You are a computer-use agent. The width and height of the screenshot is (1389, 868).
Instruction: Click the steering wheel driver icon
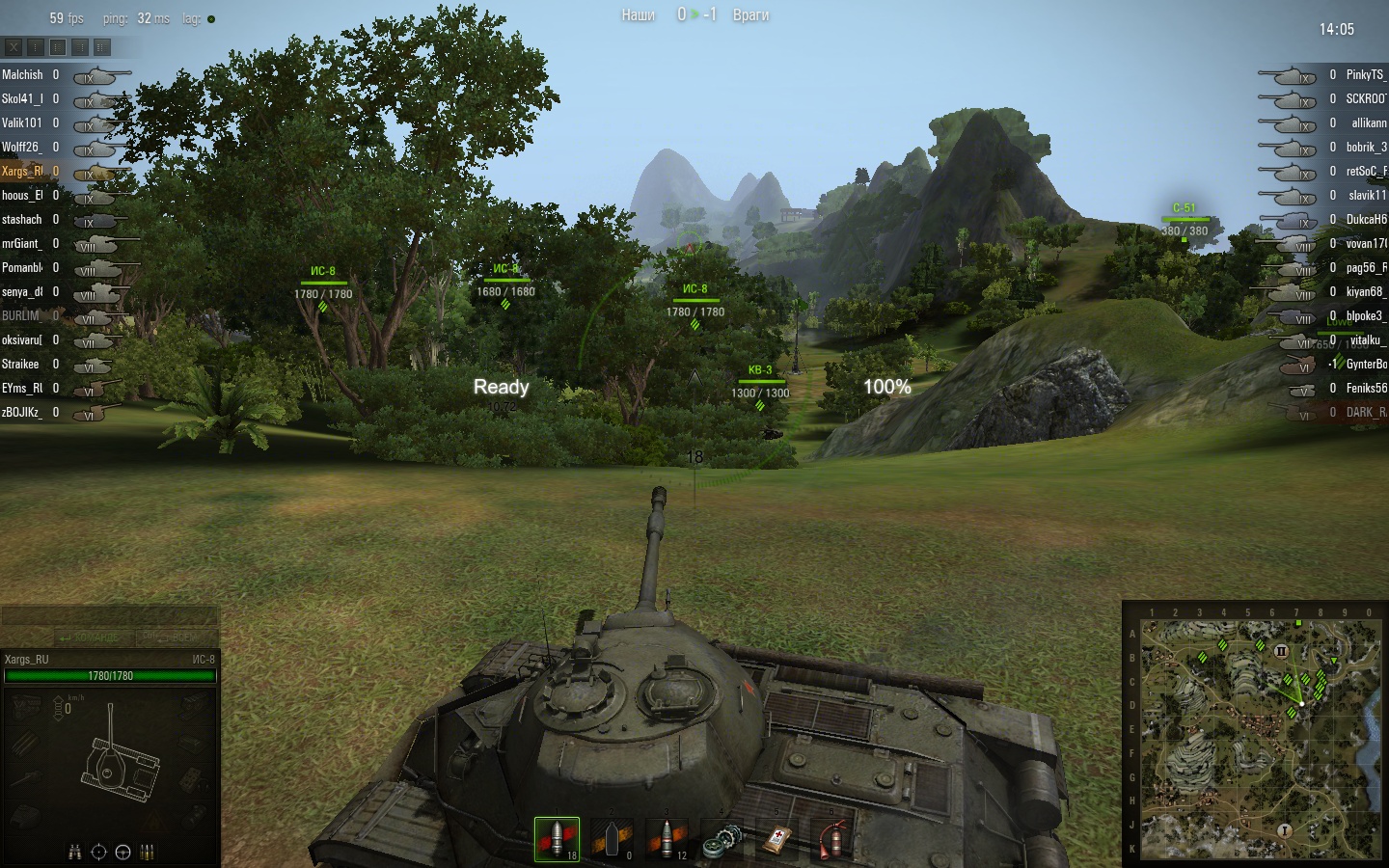123,852
